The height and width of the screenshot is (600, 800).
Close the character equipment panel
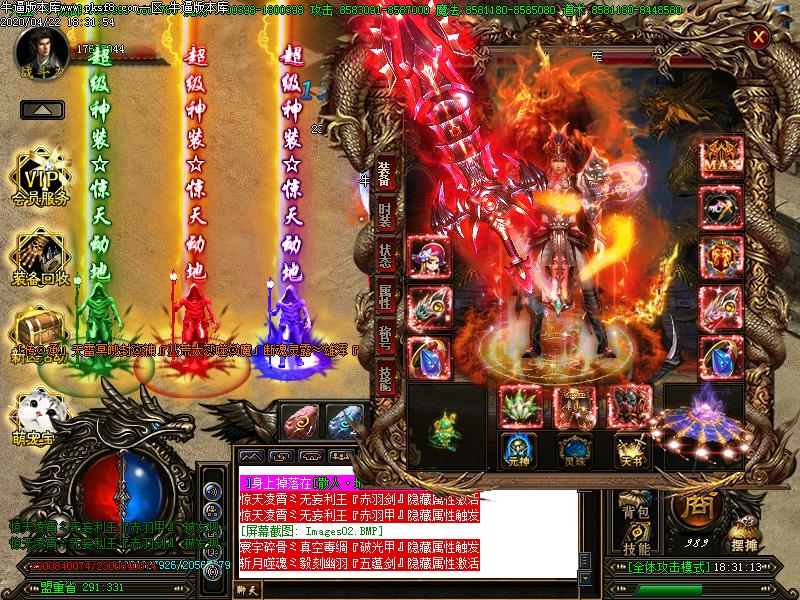point(759,38)
